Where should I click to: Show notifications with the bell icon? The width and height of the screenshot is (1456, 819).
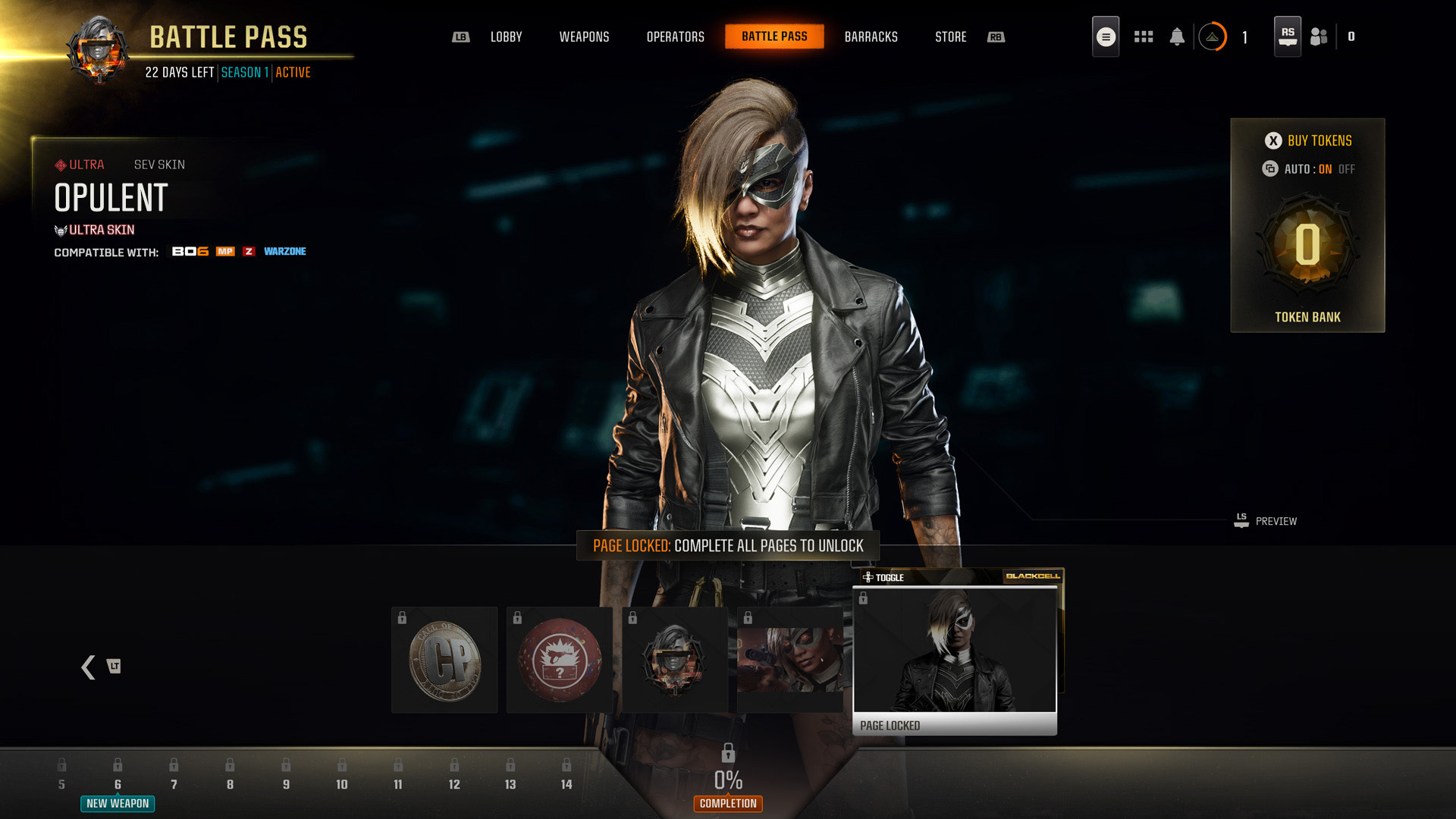pyautogui.click(x=1177, y=36)
